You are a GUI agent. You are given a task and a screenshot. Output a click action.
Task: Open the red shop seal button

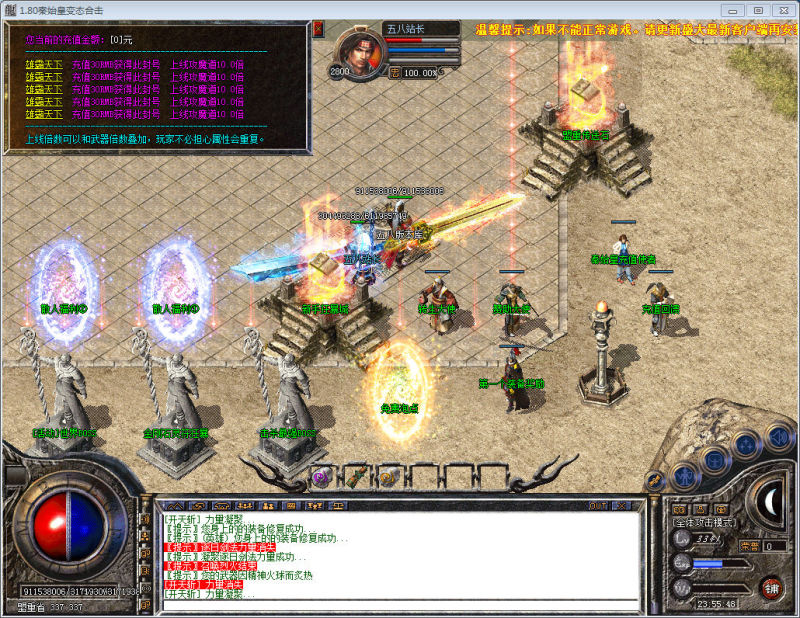(x=771, y=587)
